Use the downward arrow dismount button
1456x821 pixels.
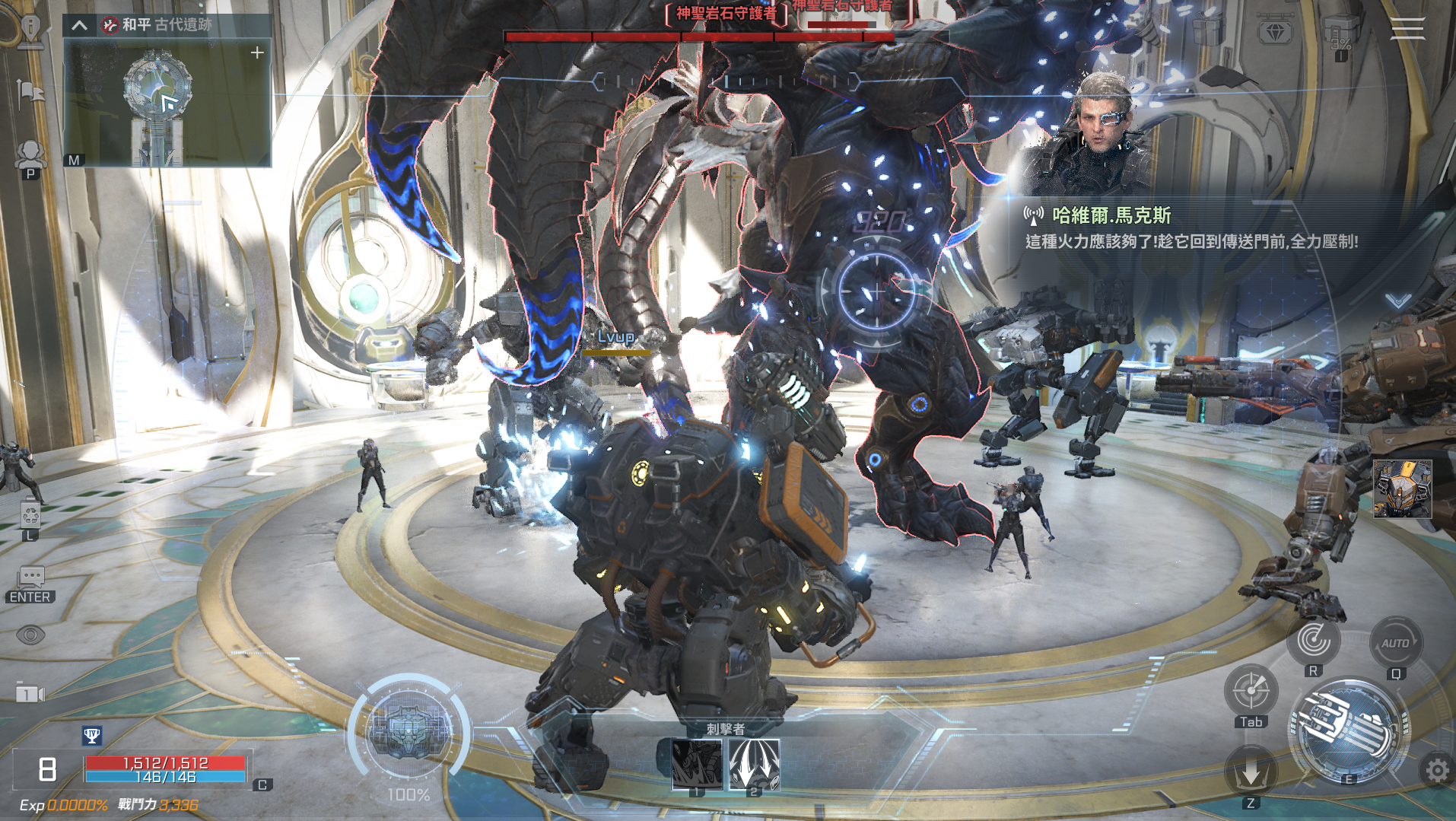[x=1251, y=773]
